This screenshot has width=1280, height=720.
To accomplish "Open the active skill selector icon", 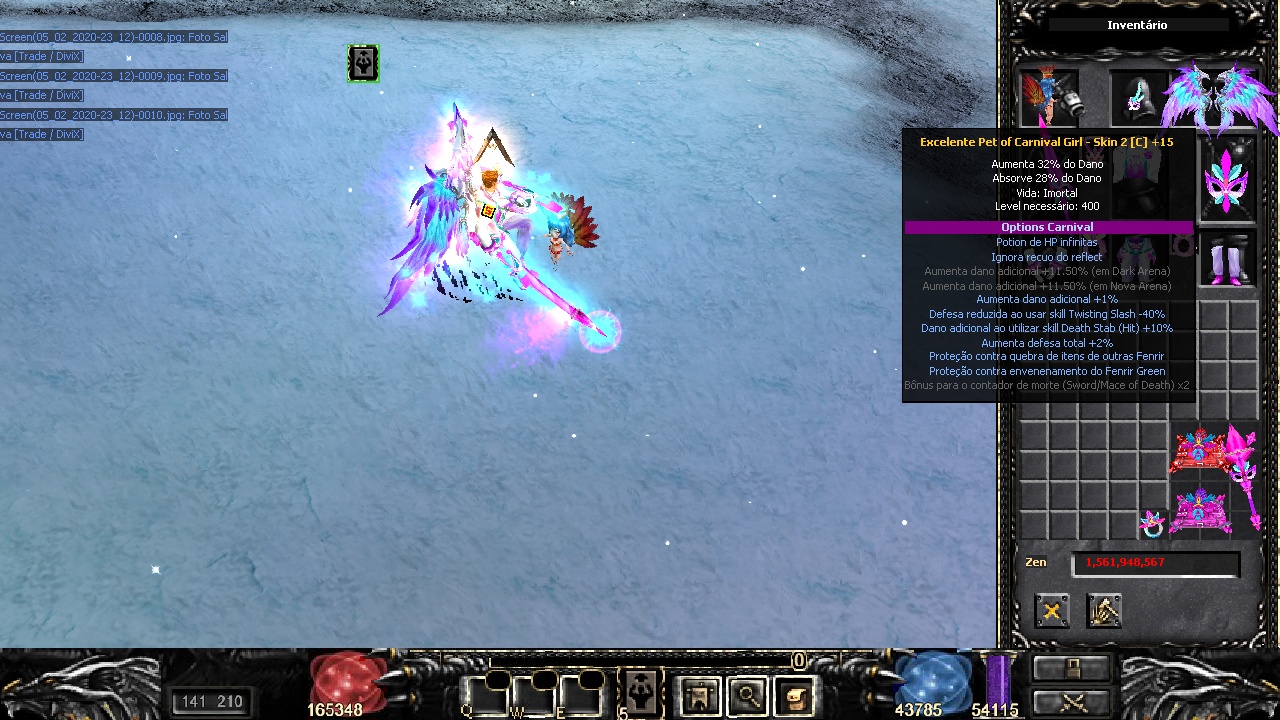I will tap(640, 691).
